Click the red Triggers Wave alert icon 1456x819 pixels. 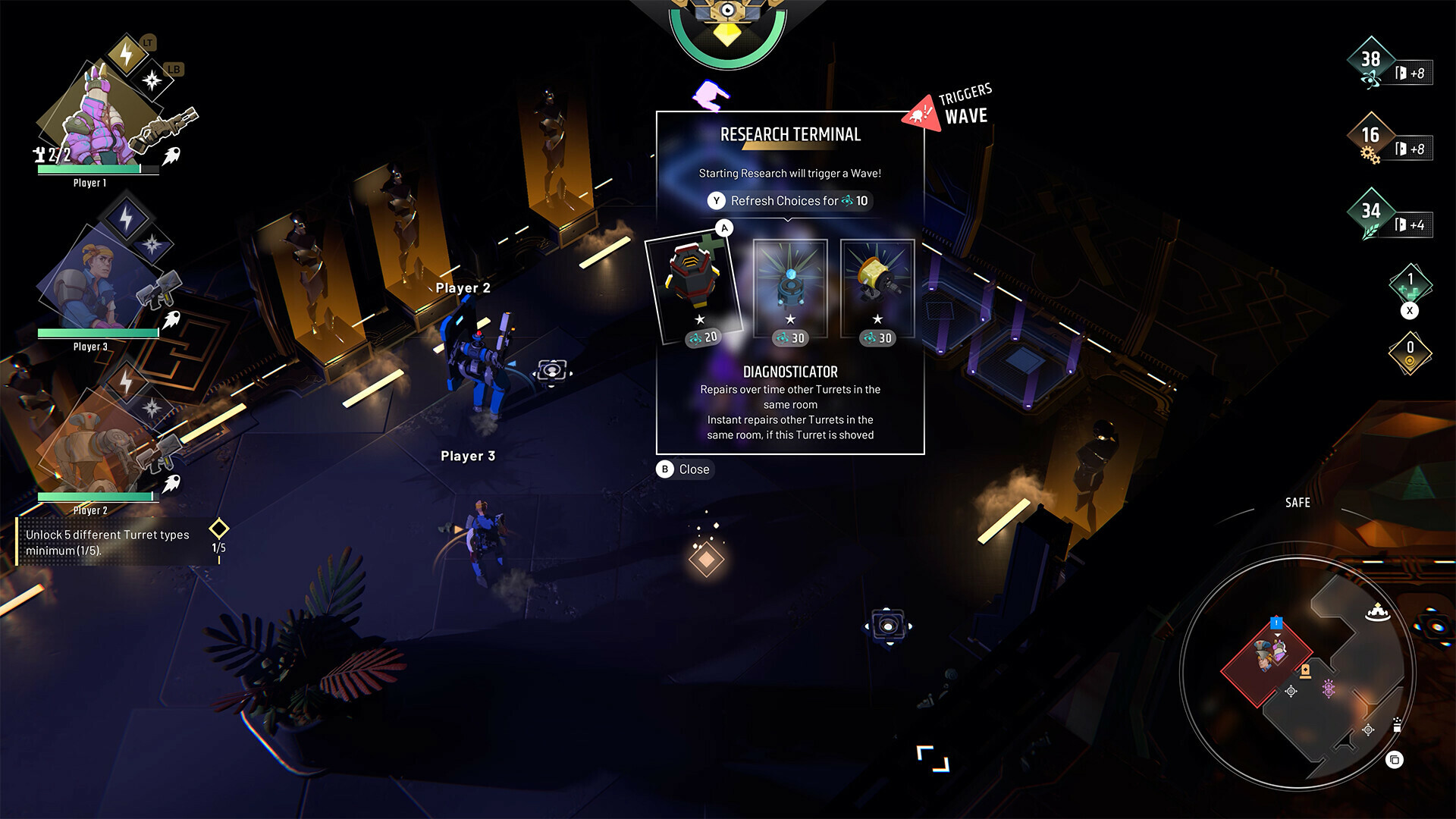[x=921, y=112]
